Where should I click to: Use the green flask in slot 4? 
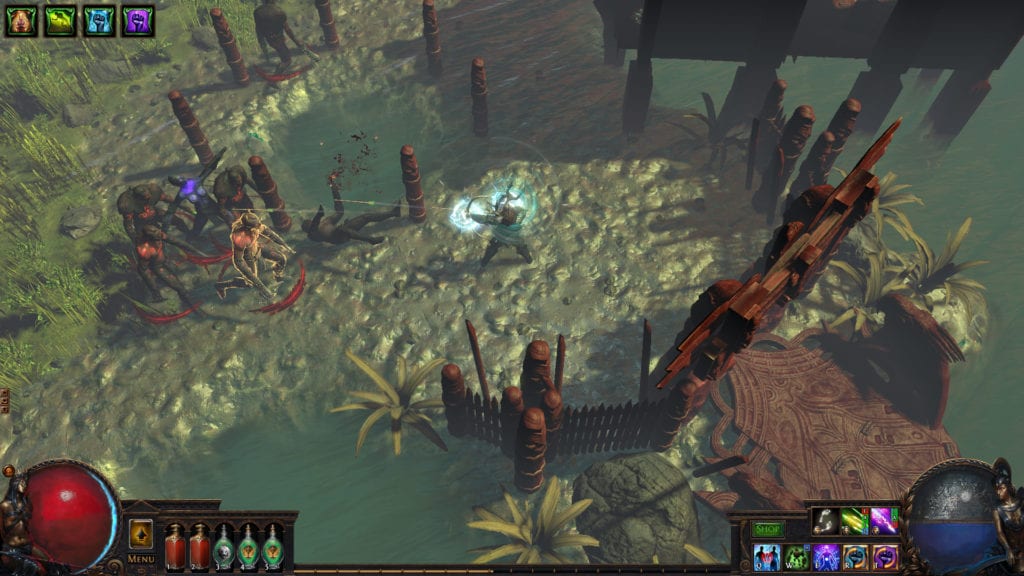click(x=249, y=545)
